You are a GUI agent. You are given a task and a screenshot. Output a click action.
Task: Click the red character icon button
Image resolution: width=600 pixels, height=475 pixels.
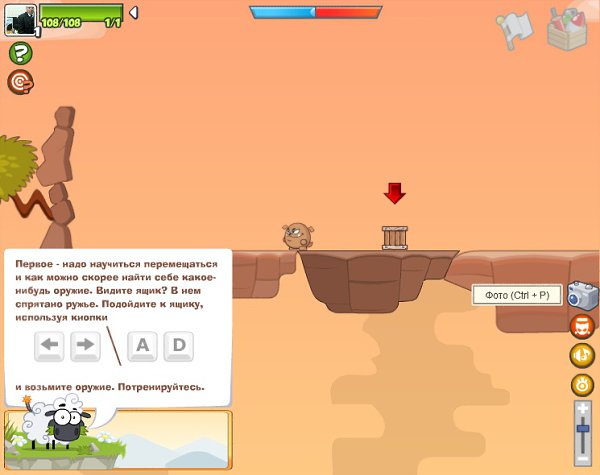(x=582, y=325)
